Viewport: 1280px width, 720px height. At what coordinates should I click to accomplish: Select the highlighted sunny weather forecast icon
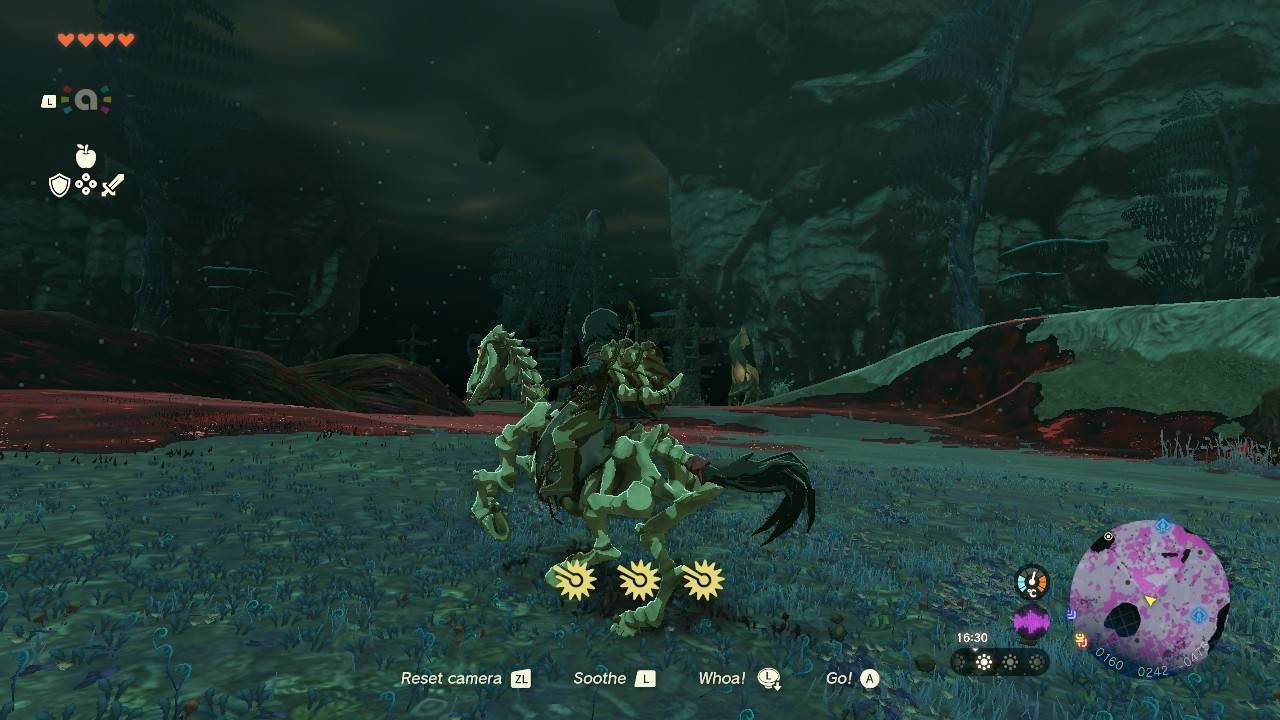985,662
